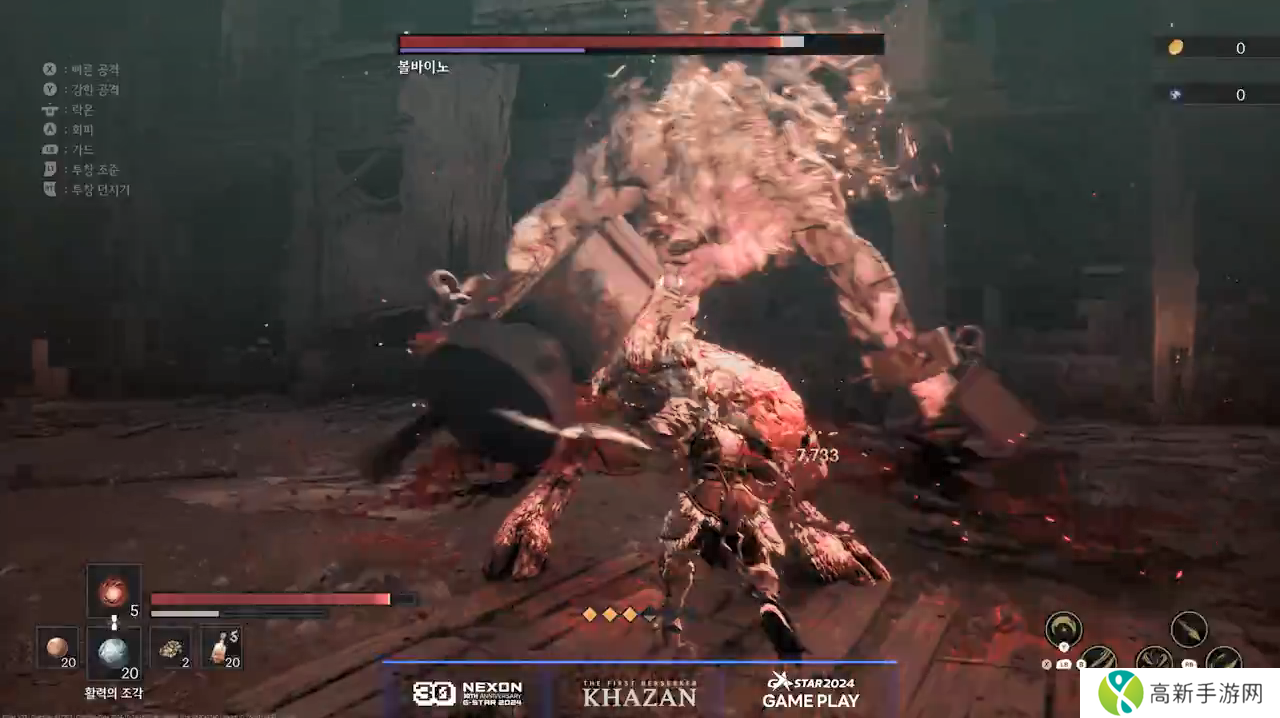Activate the spearhead skill icon
1280x718 pixels.
[1189, 629]
